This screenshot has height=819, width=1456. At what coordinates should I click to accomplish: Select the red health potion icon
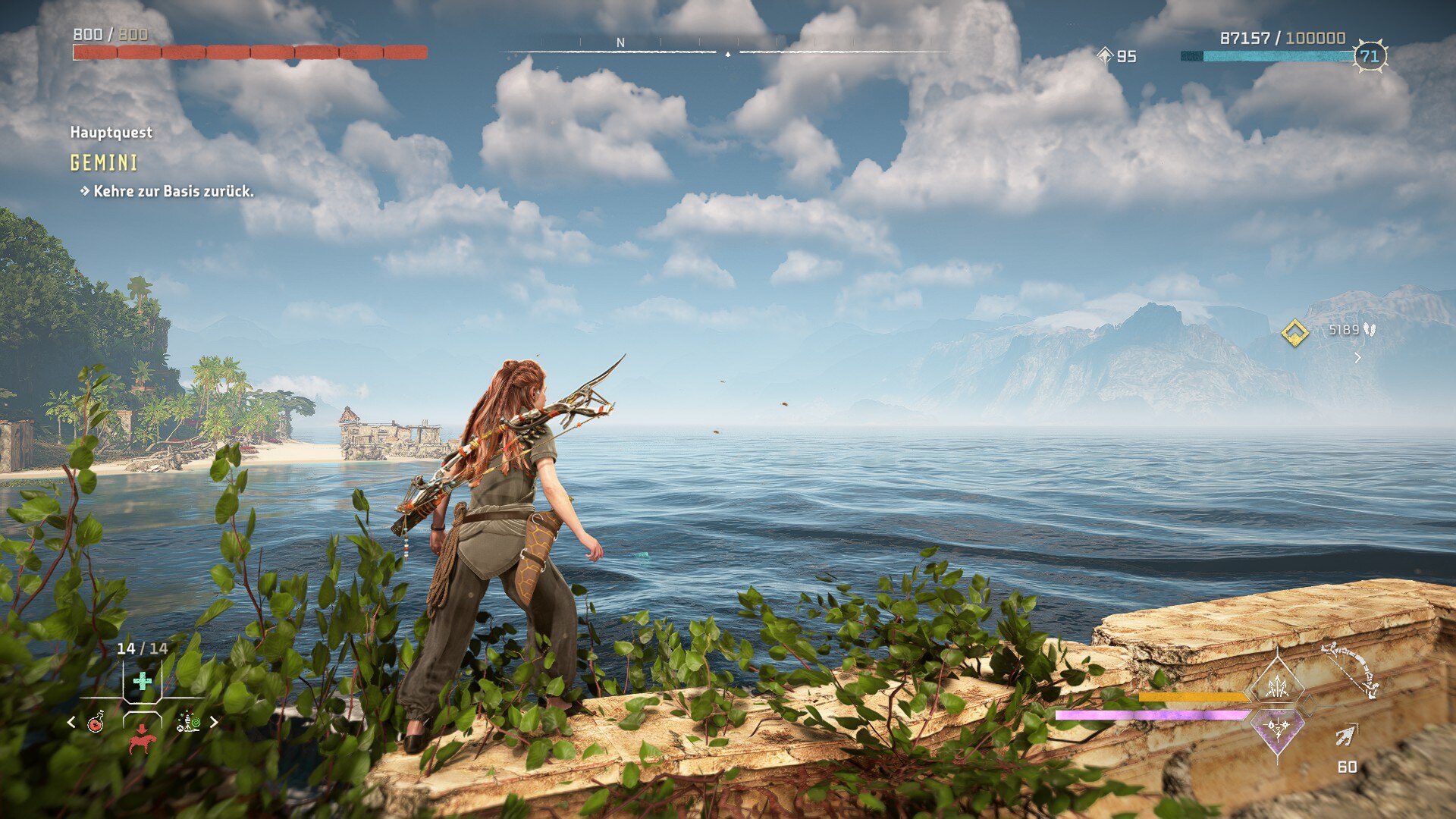[96, 722]
